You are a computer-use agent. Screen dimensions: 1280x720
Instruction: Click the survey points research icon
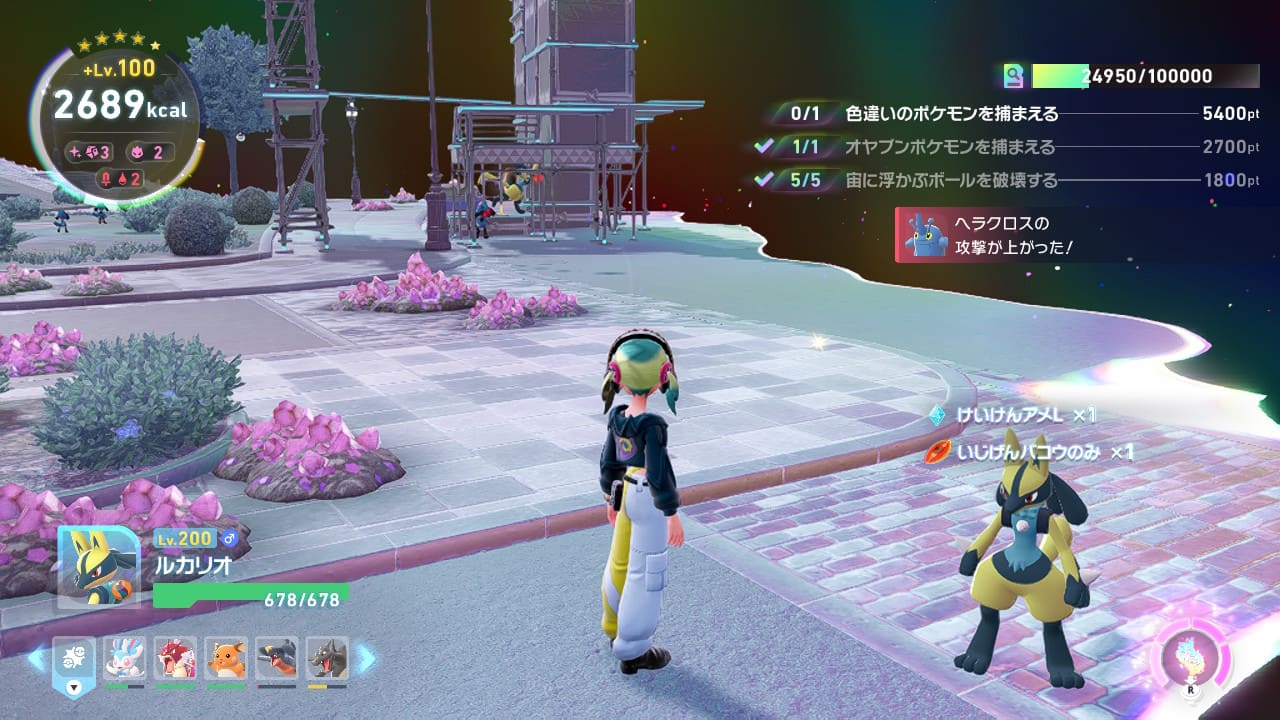(1015, 76)
